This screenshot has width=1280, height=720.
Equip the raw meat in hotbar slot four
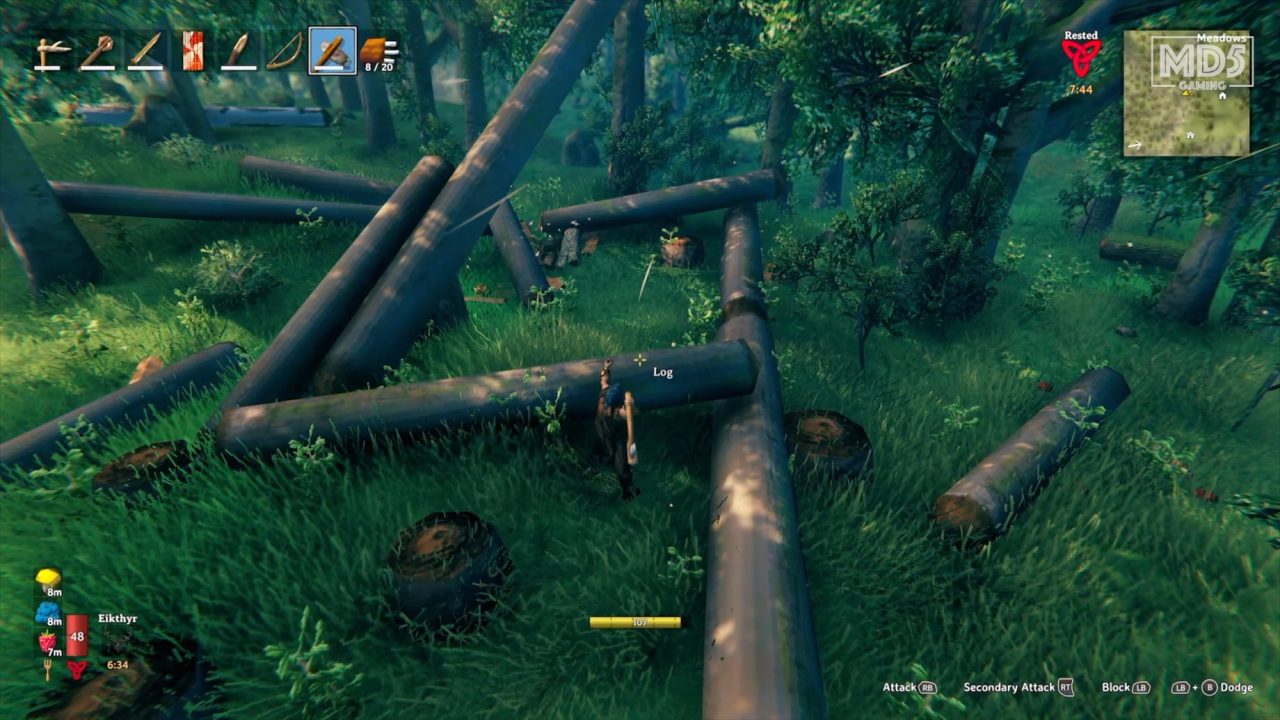[x=192, y=49]
